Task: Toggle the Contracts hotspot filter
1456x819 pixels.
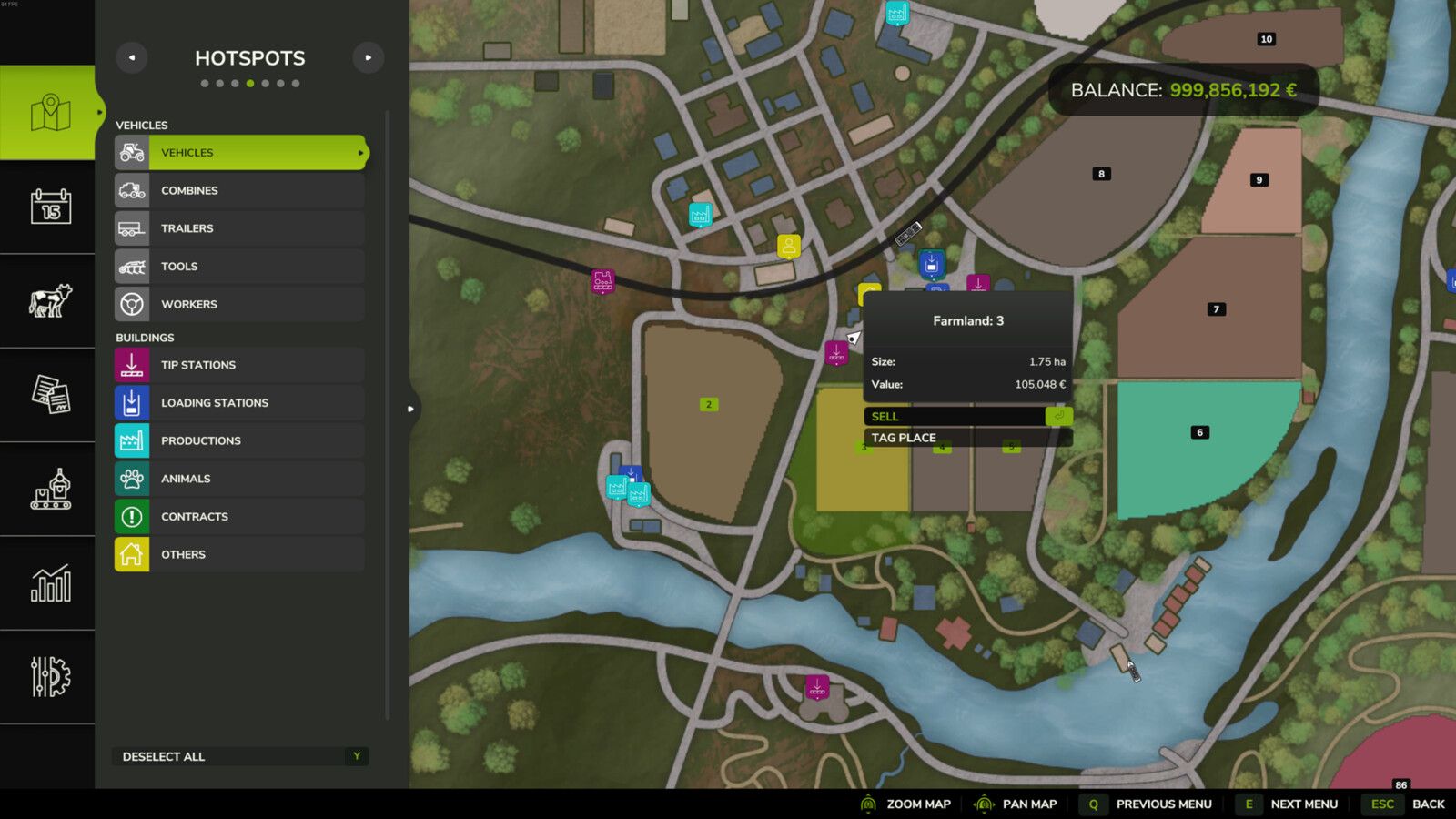Action: click(240, 517)
